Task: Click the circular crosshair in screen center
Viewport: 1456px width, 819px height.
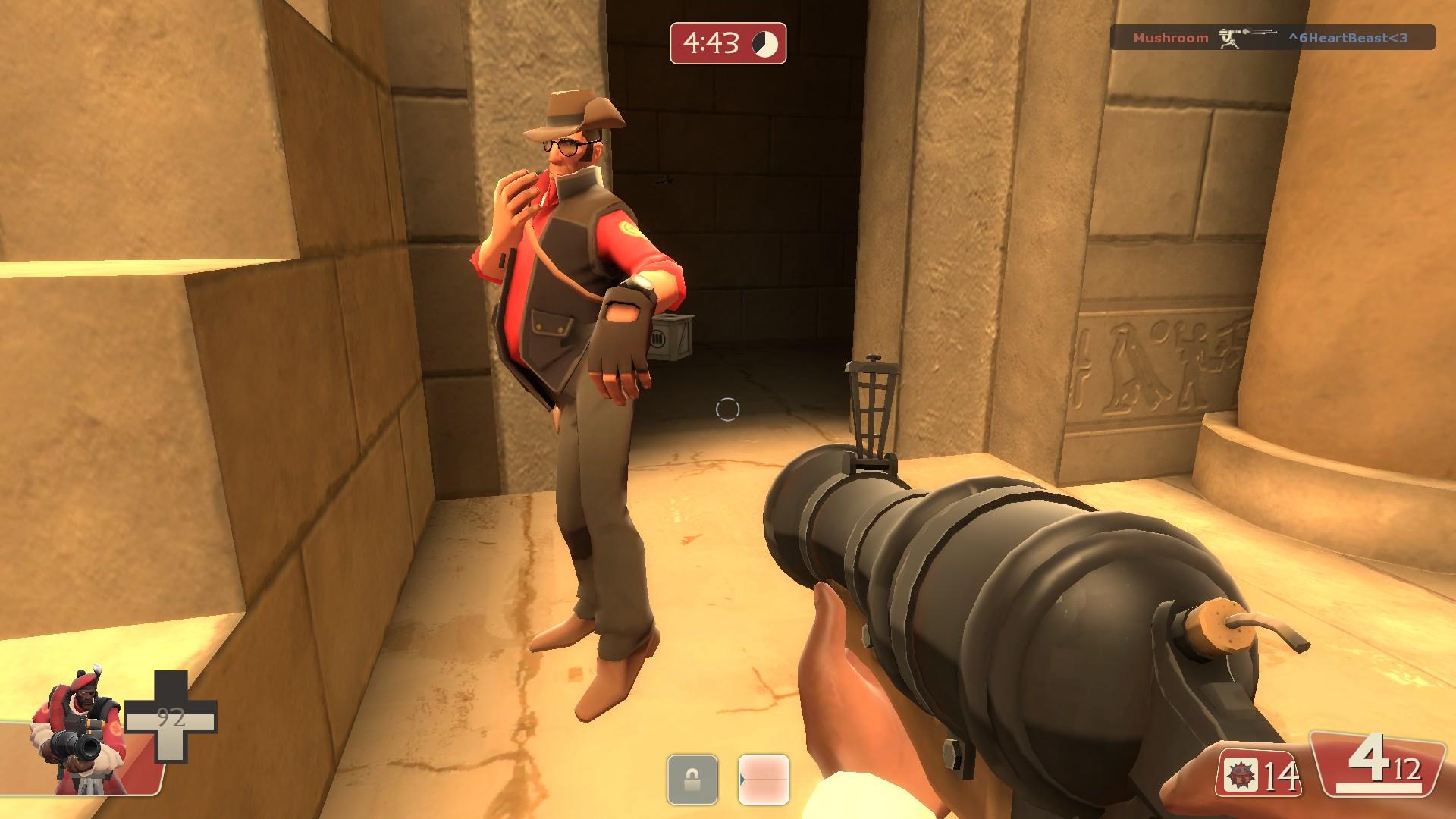Action: [726, 409]
